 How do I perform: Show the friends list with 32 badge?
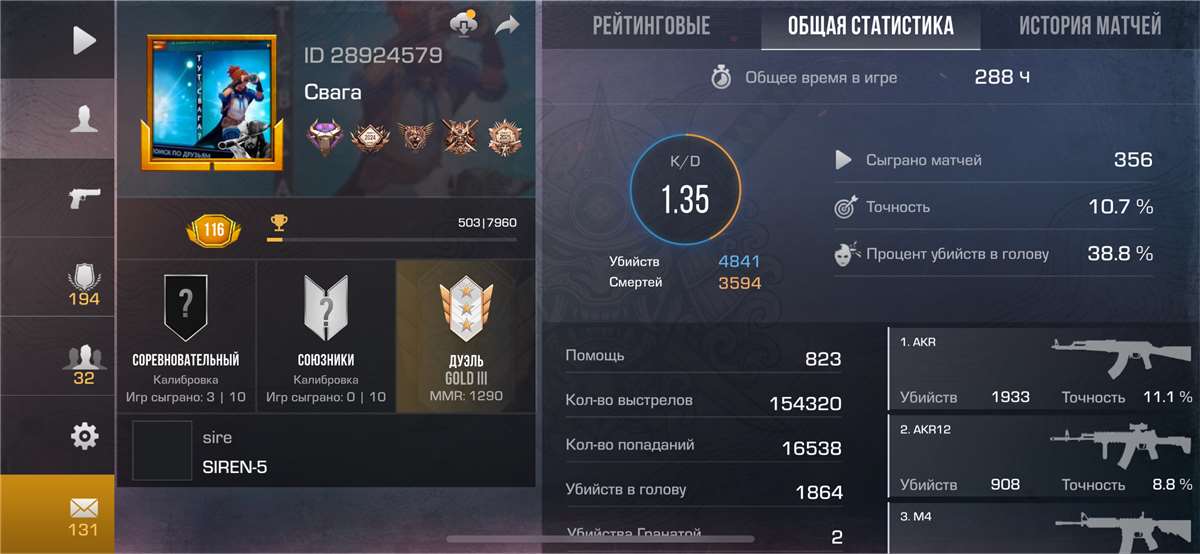click(x=84, y=362)
